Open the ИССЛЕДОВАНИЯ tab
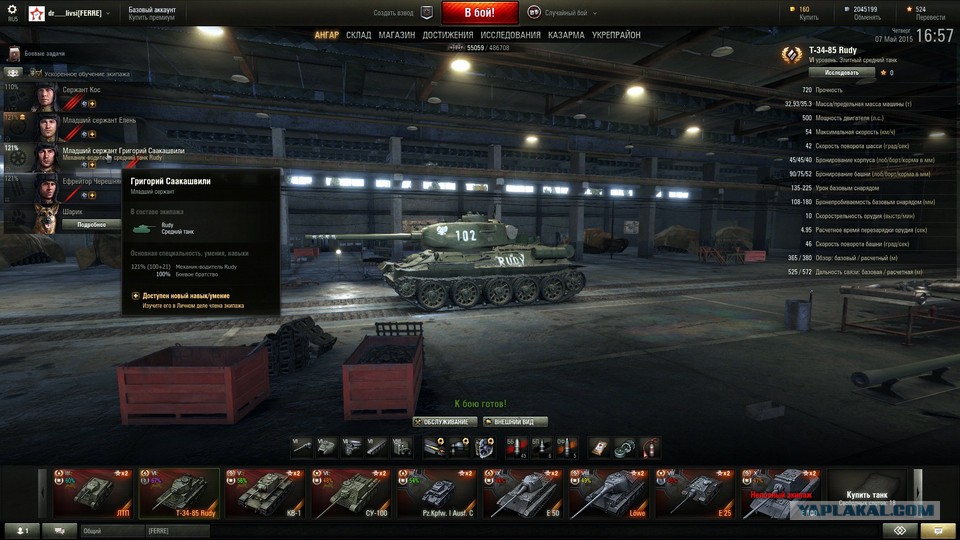The width and height of the screenshot is (960, 540). pos(510,35)
